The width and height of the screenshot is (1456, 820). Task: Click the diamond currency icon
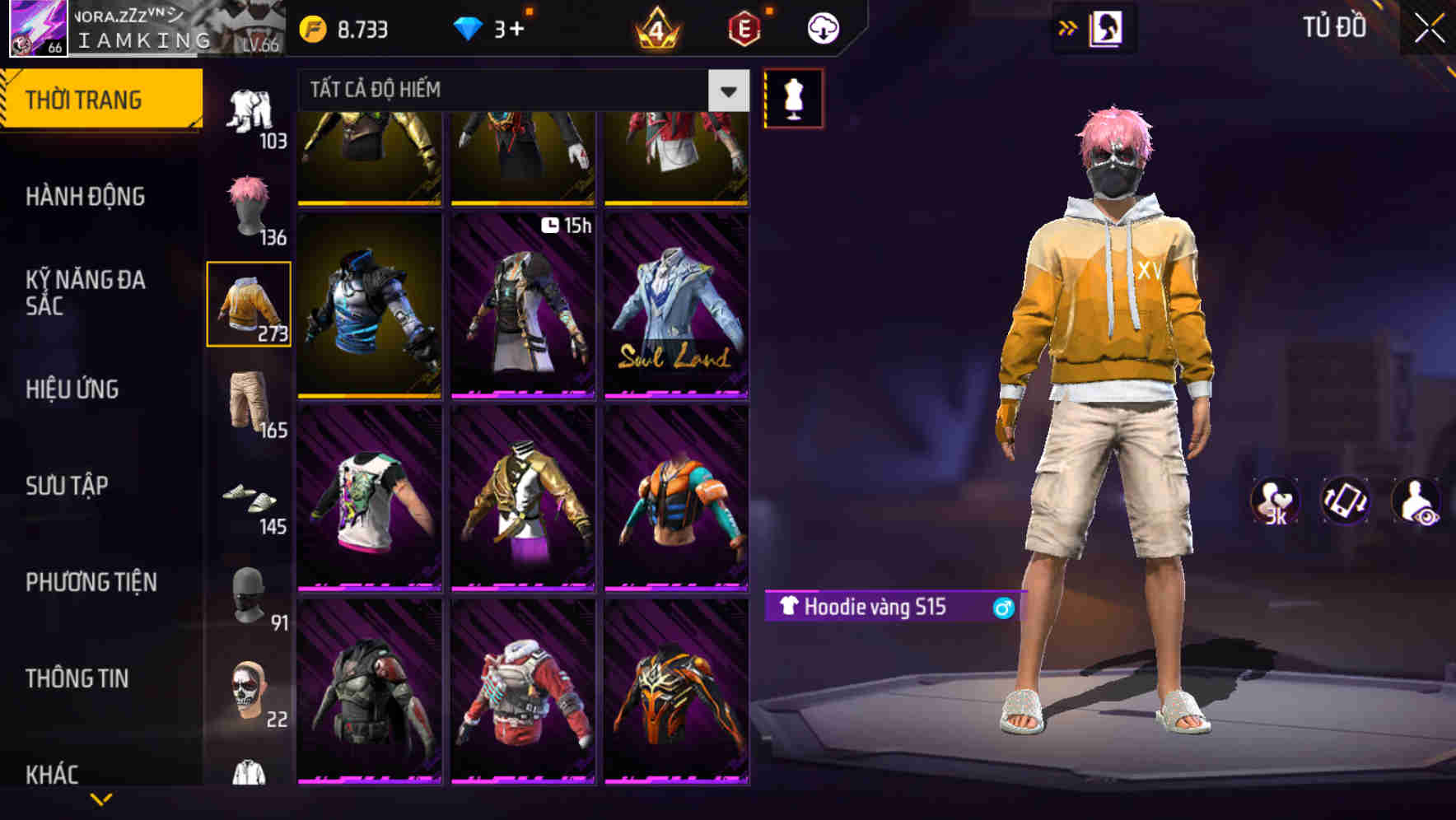pyautogui.click(x=469, y=27)
